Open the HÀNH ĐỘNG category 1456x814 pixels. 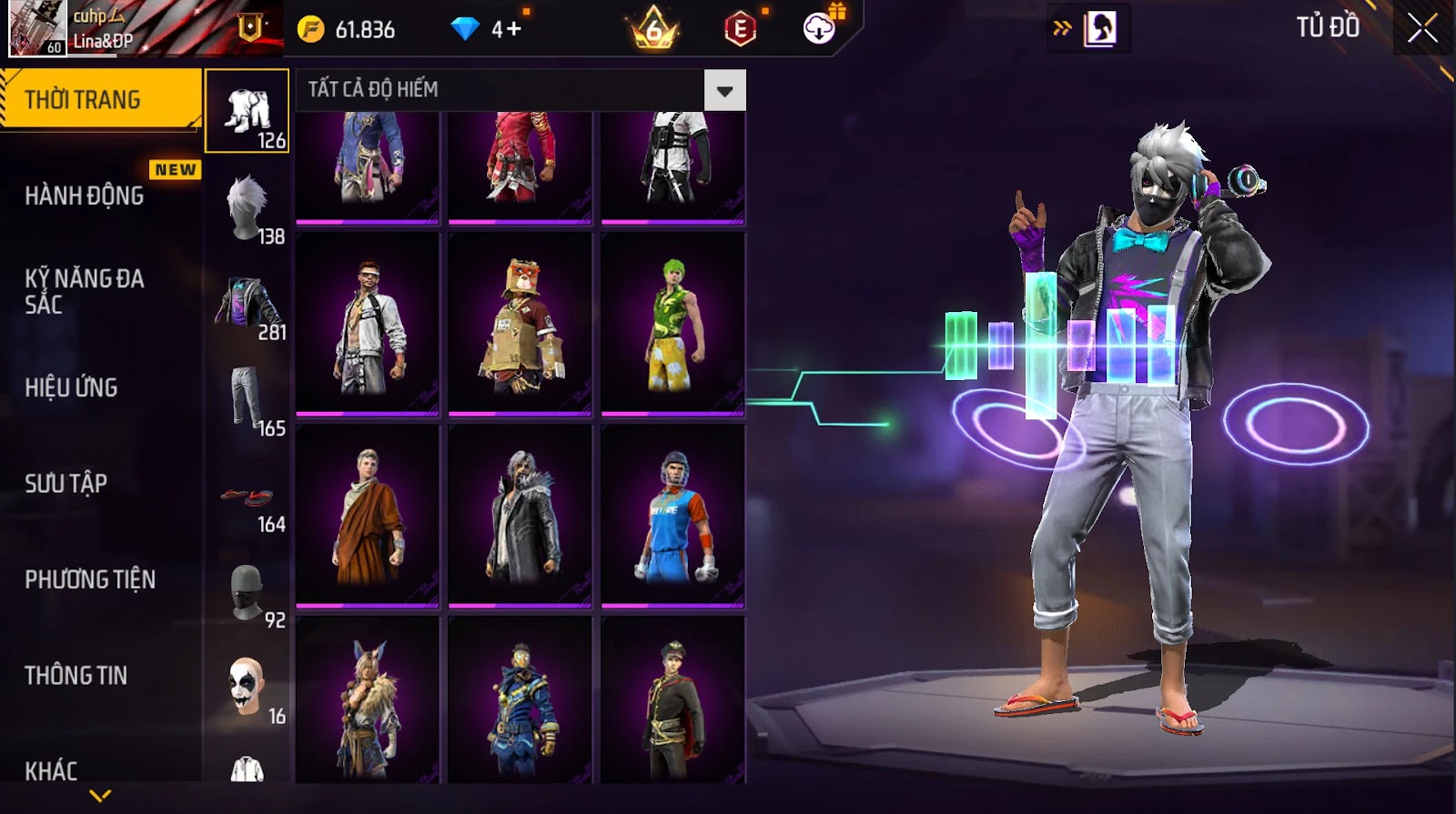tap(84, 196)
